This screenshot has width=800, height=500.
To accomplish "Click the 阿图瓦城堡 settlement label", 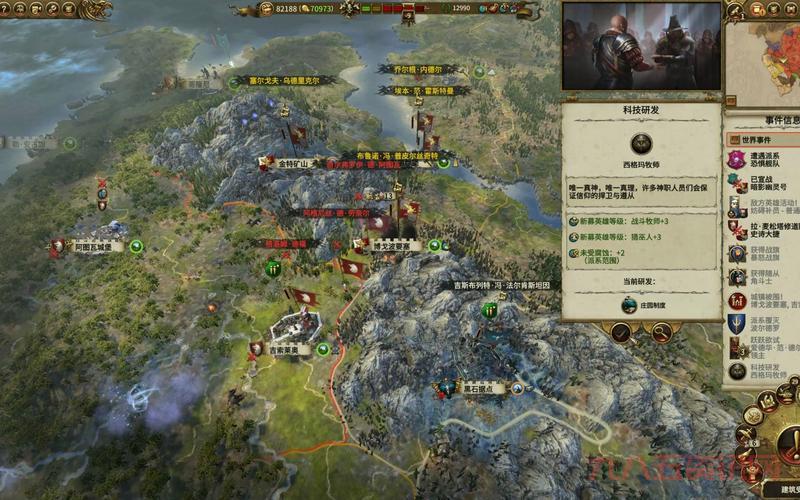I will coord(98,245).
